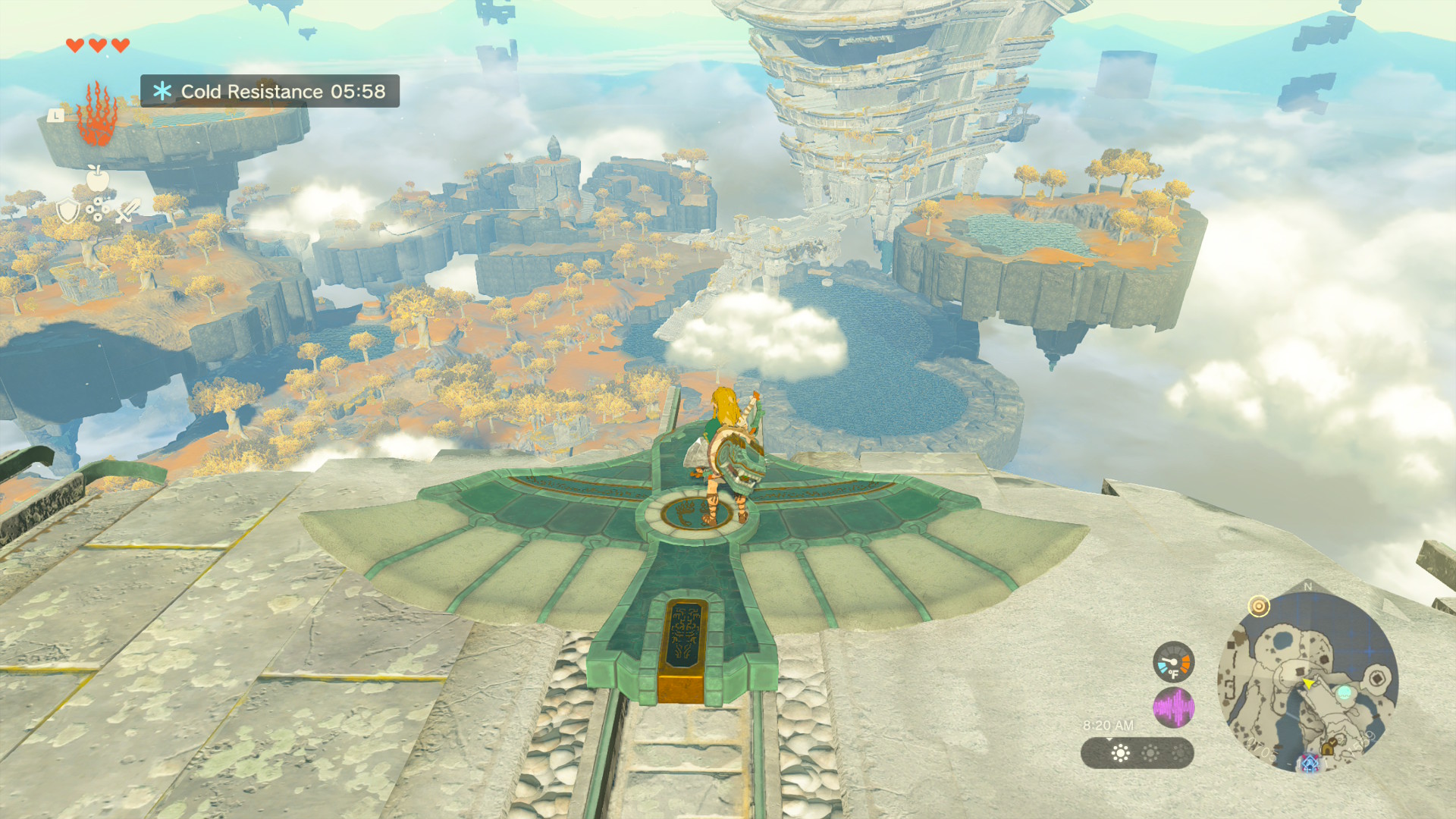Select the shield quick-swap icon
Image resolution: width=1456 pixels, height=819 pixels.
point(68,210)
